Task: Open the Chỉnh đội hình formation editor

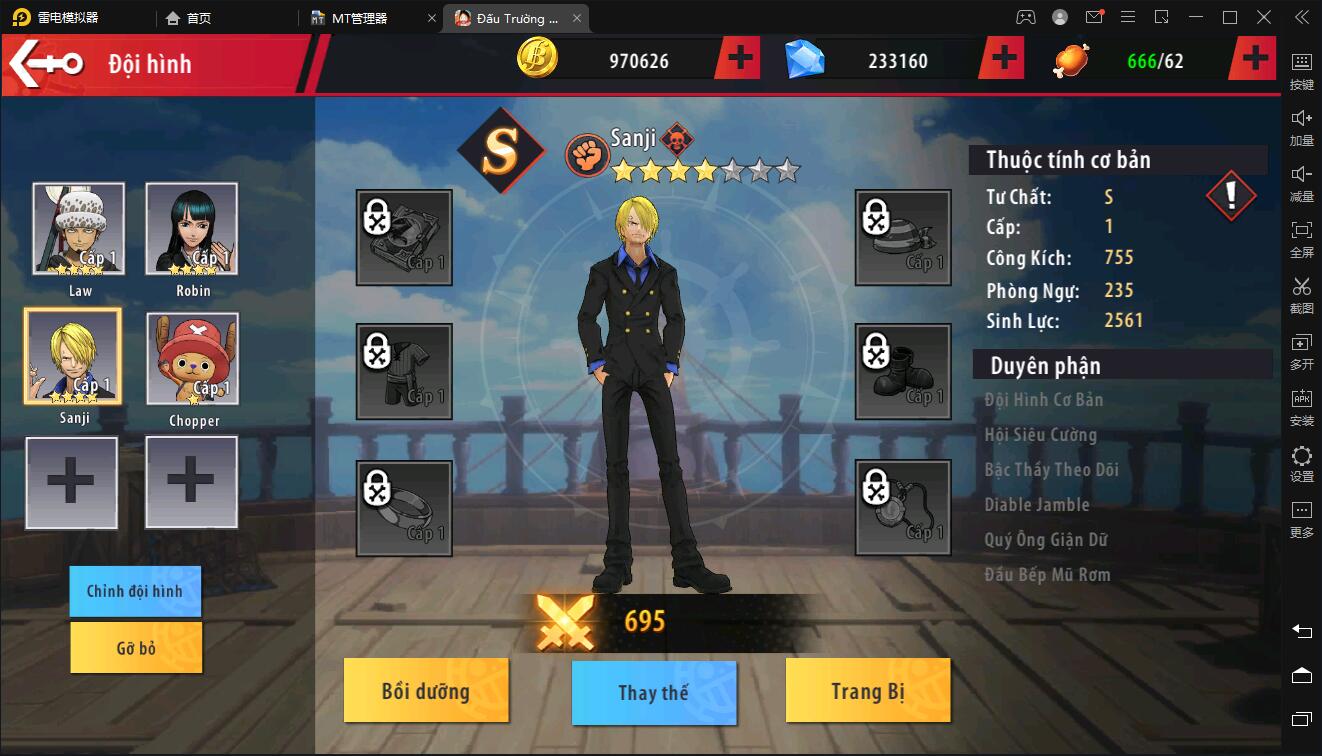Action: tap(135, 591)
